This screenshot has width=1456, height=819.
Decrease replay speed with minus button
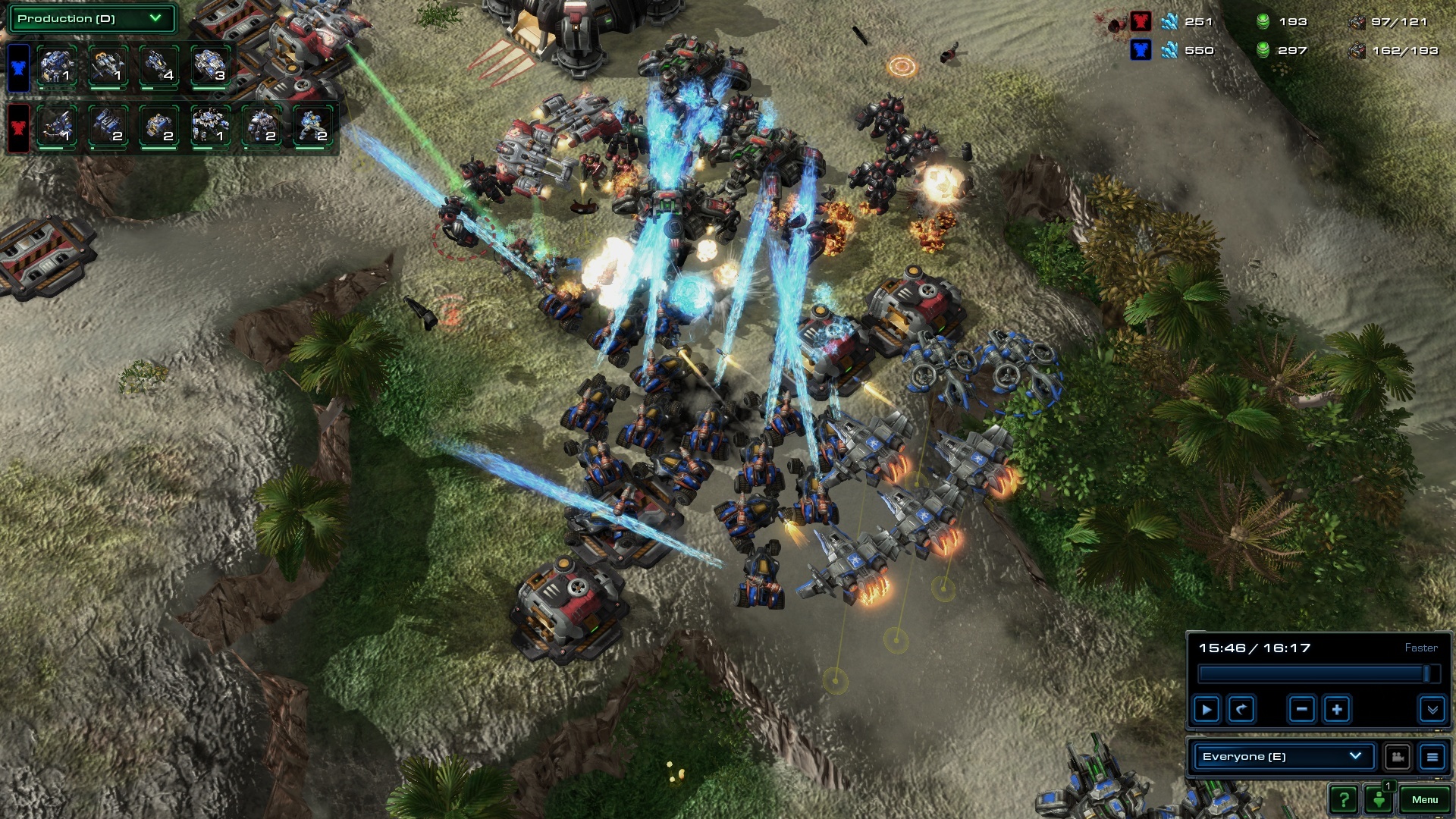point(1301,710)
